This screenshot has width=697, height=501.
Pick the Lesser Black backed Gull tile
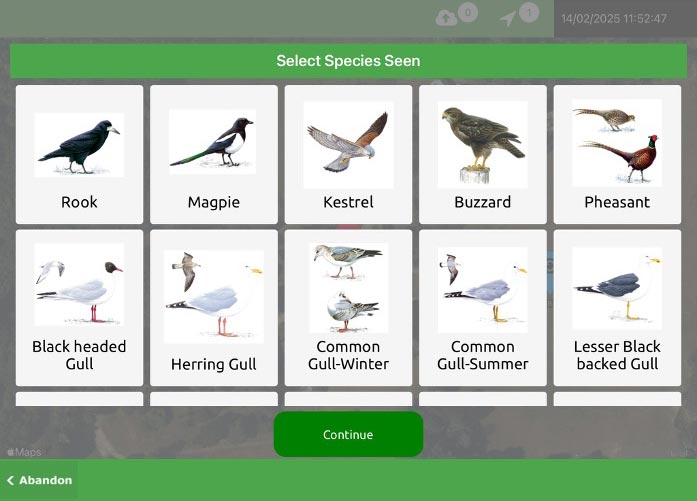(617, 308)
